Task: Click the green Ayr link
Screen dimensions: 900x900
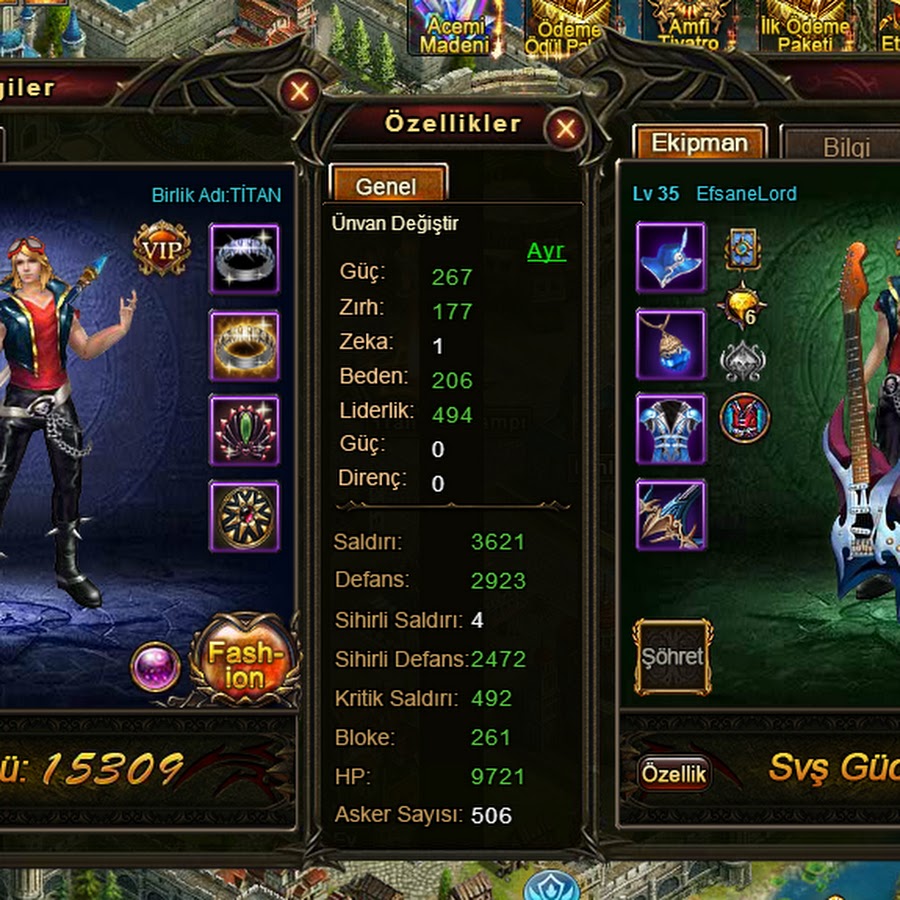Action: 546,251
